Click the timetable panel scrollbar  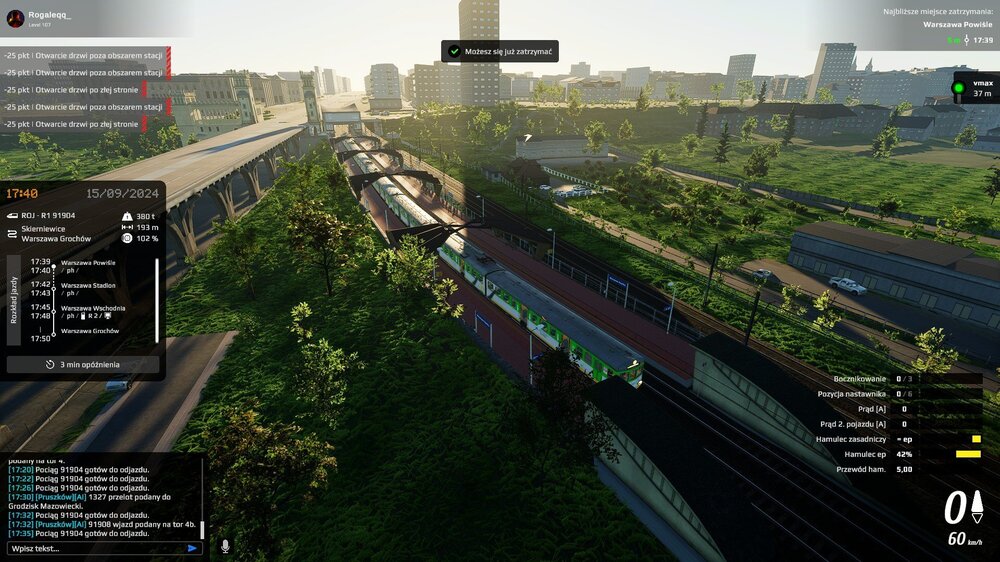tap(157, 299)
